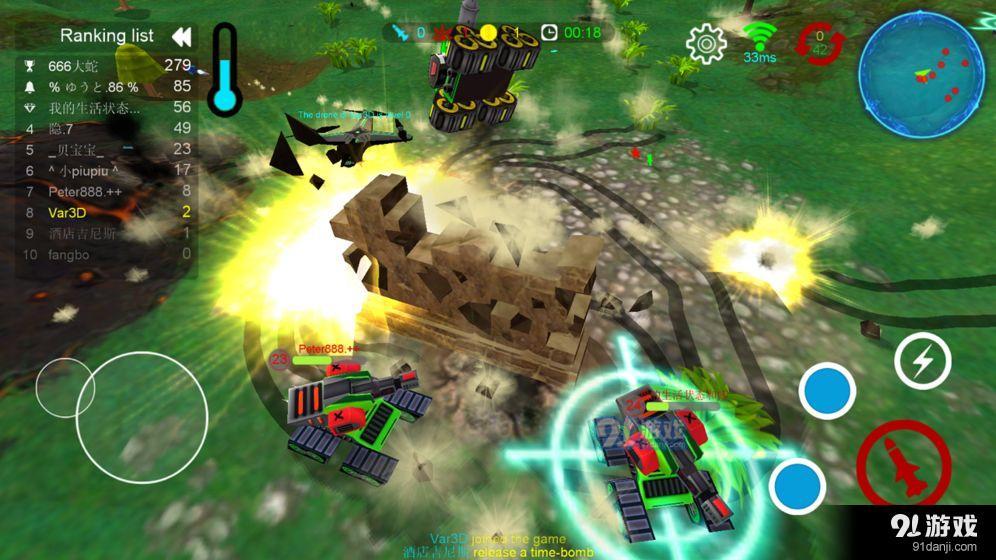Collapse the Ranking list with the double arrow
This screenshot has height=560, width=996.
tap(181, 37)
